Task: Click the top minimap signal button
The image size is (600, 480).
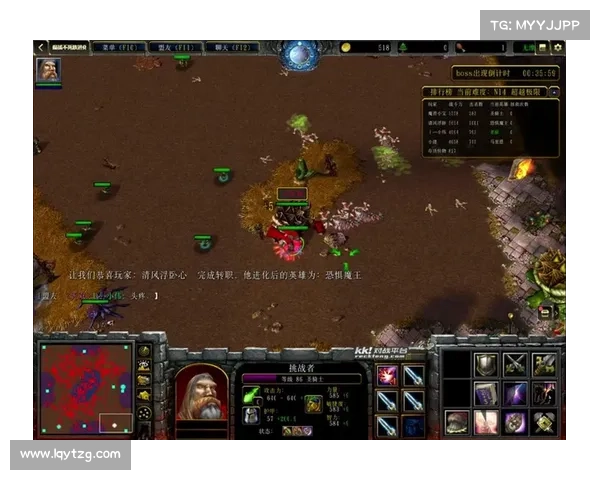Action: [x=146, y=351]
